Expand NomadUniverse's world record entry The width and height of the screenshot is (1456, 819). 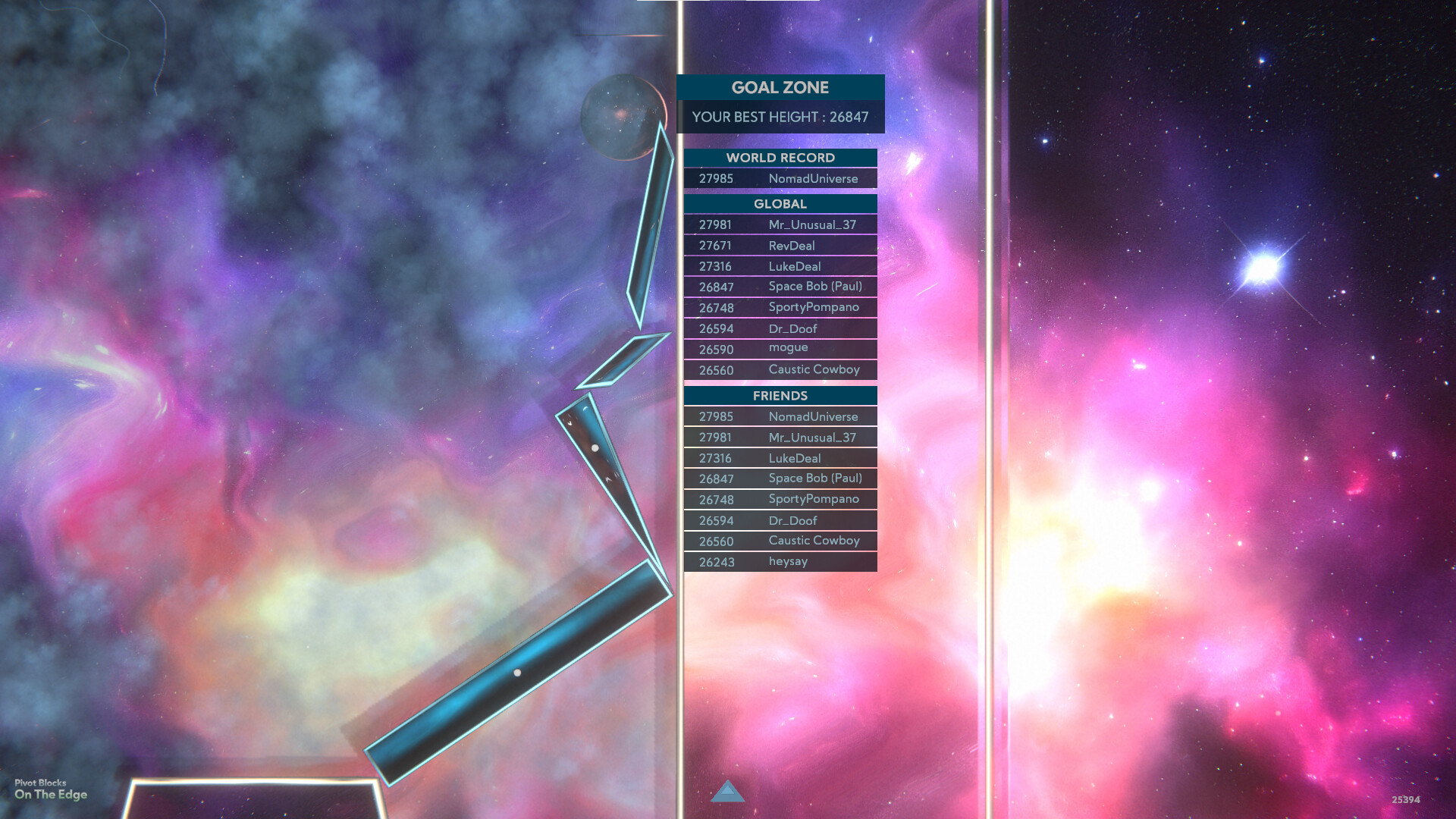click(x=780, y=178)
